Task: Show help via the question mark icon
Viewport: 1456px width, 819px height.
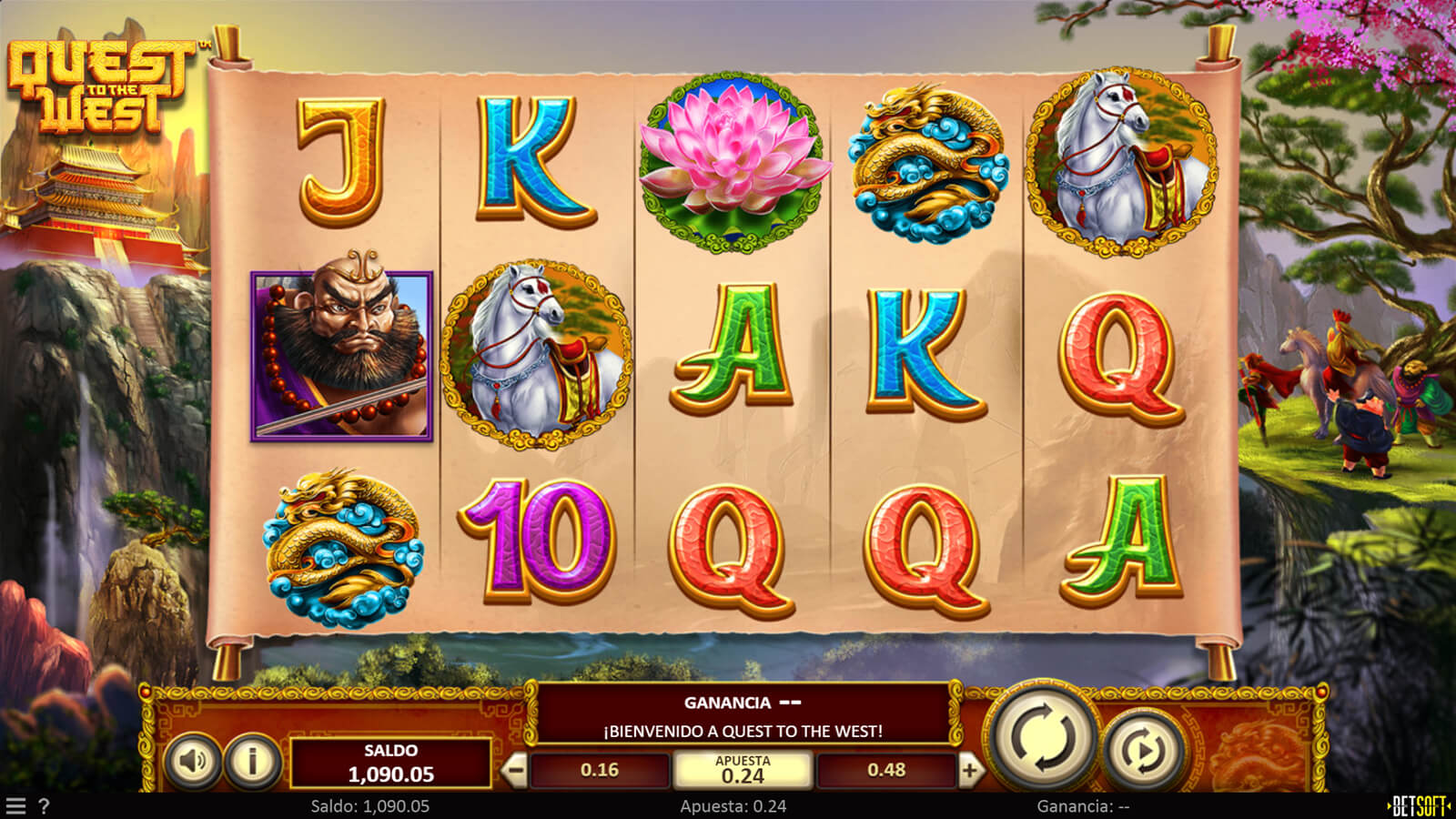Action: [43, 806]
